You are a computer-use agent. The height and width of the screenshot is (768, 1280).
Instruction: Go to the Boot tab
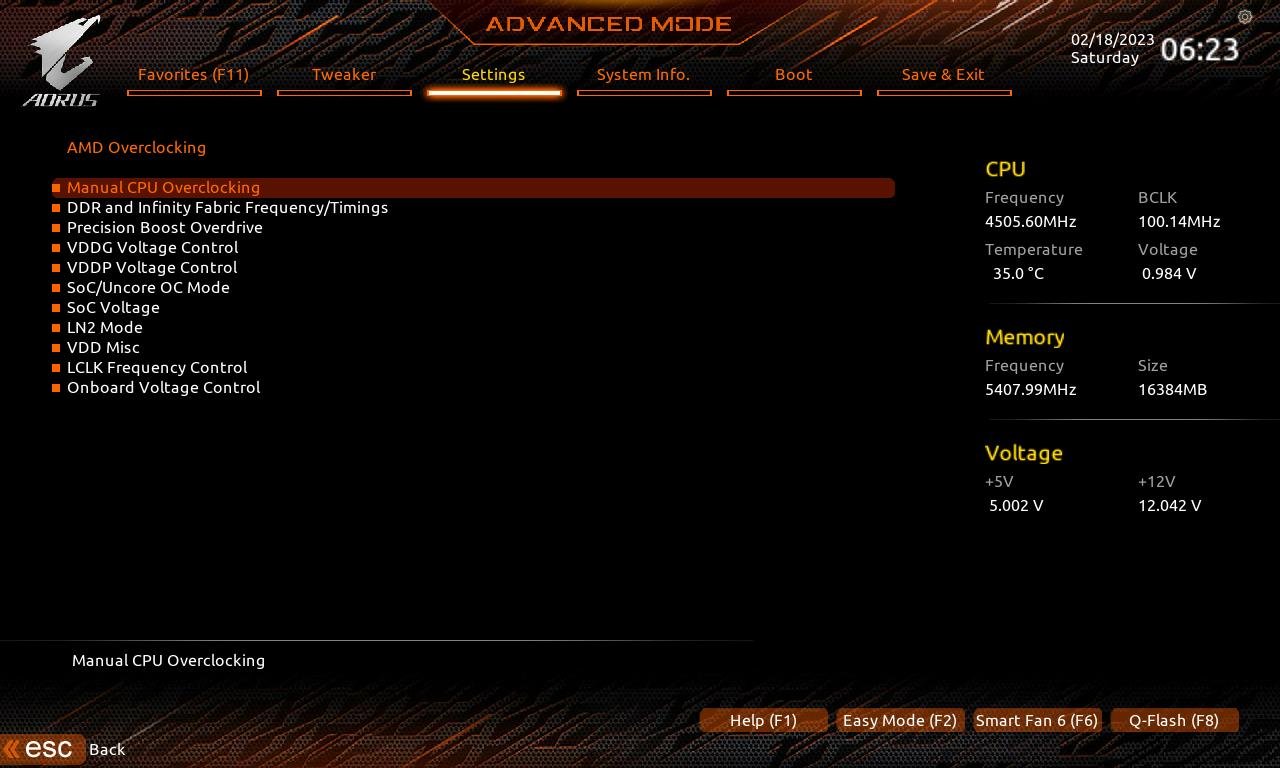pos(793,74)
